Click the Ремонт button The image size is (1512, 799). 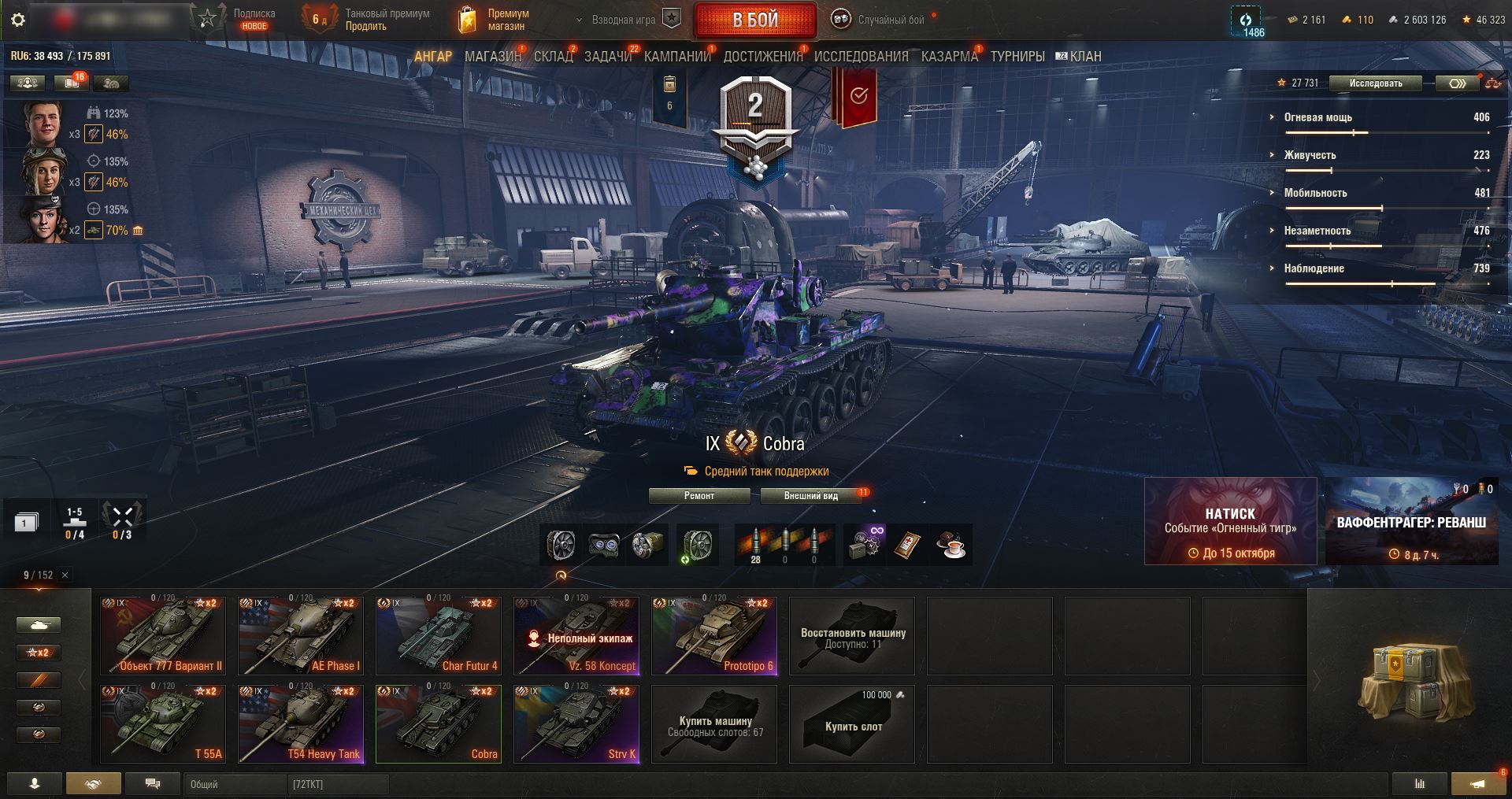699,496
